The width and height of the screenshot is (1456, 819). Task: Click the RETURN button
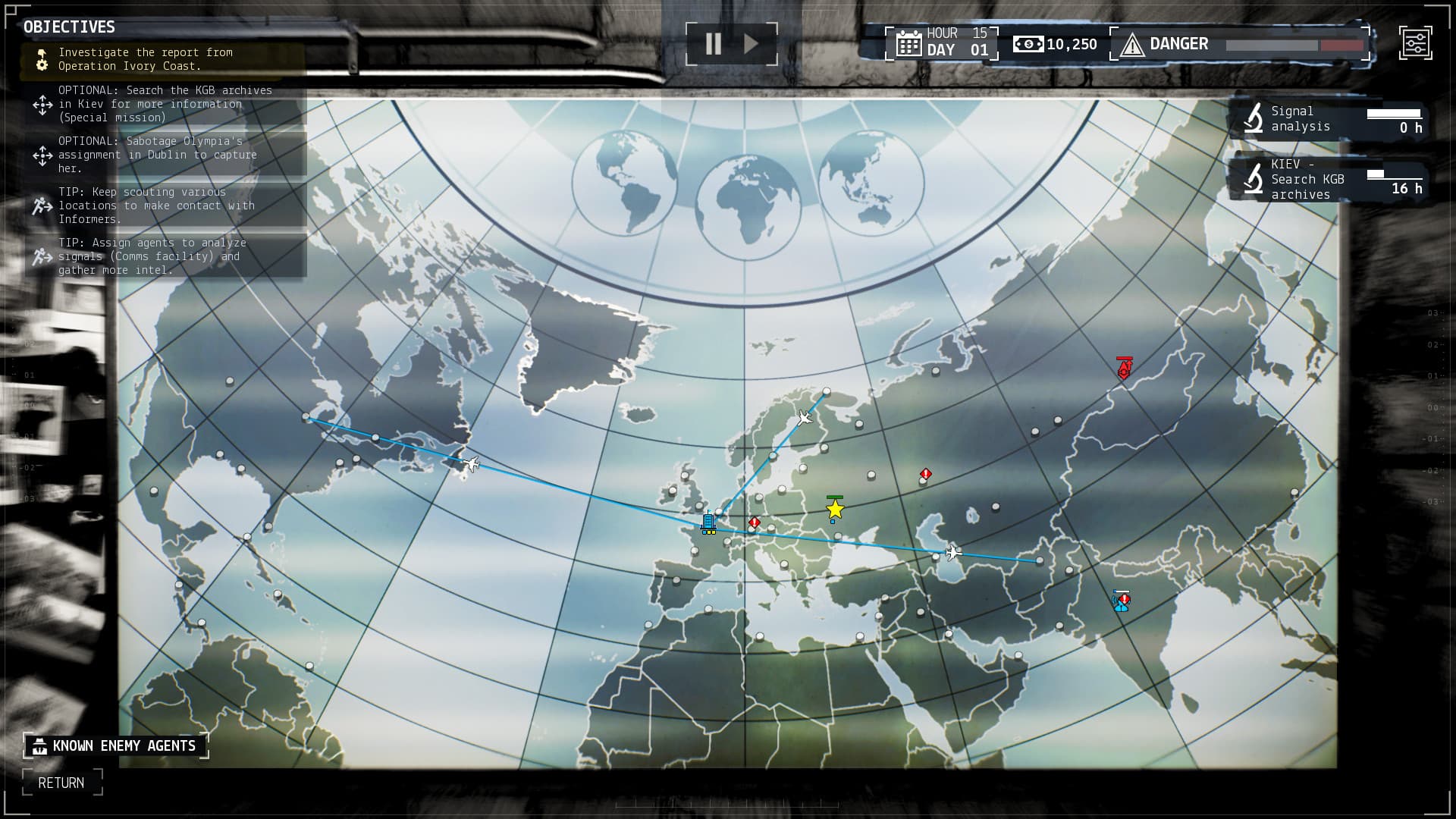[x=63, y=783]
